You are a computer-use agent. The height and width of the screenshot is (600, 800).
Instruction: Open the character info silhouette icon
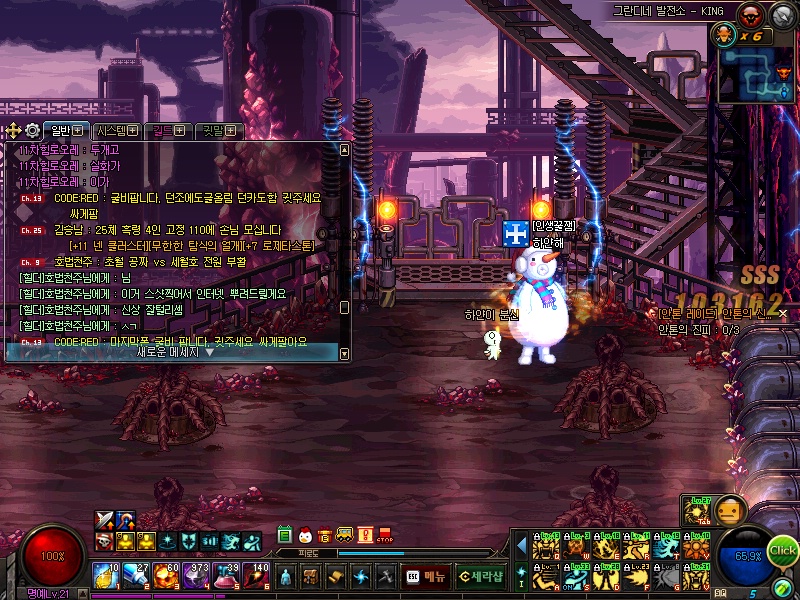(286, 576)
